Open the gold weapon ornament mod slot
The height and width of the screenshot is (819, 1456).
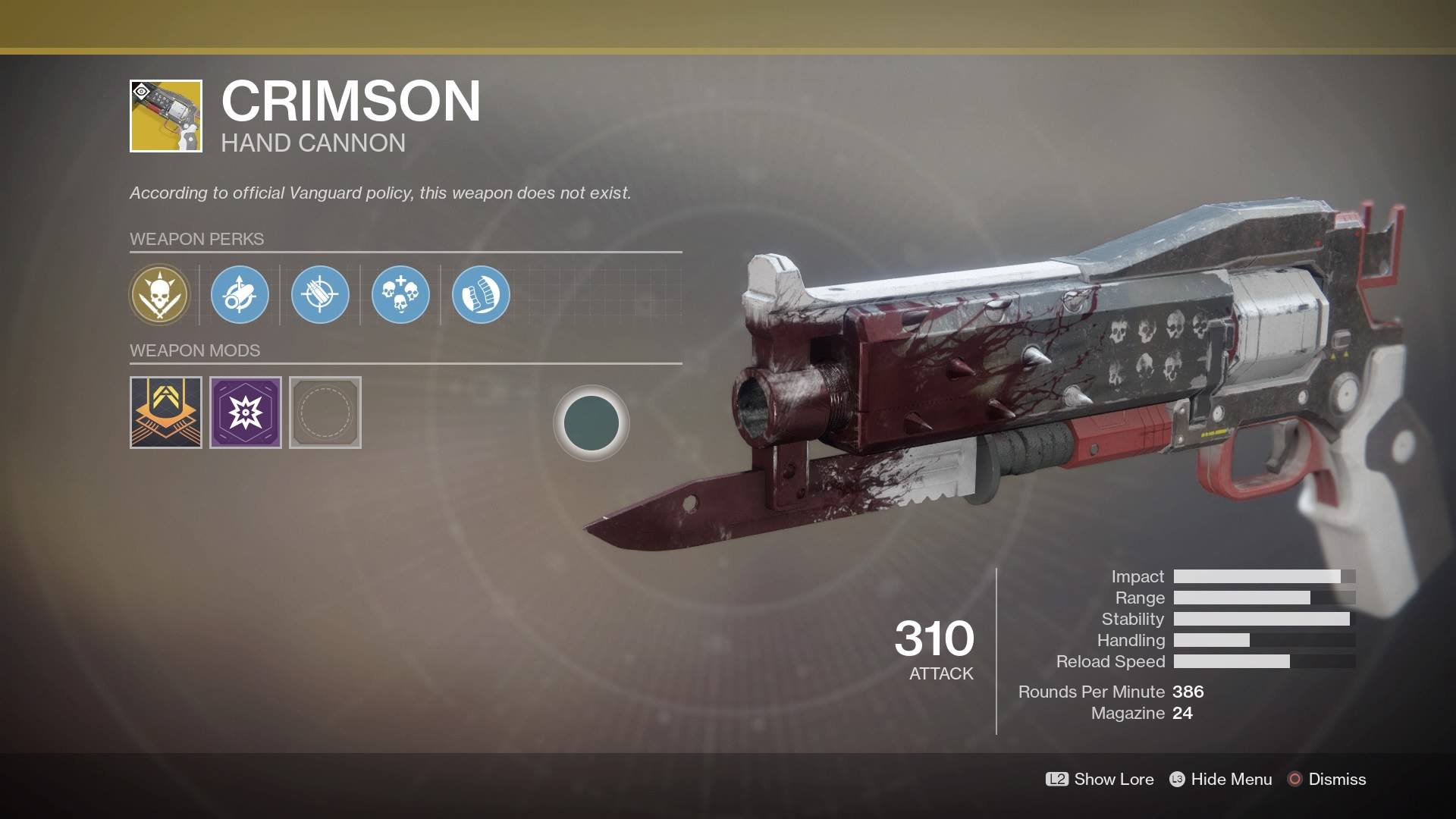click(x=165, y=413)
